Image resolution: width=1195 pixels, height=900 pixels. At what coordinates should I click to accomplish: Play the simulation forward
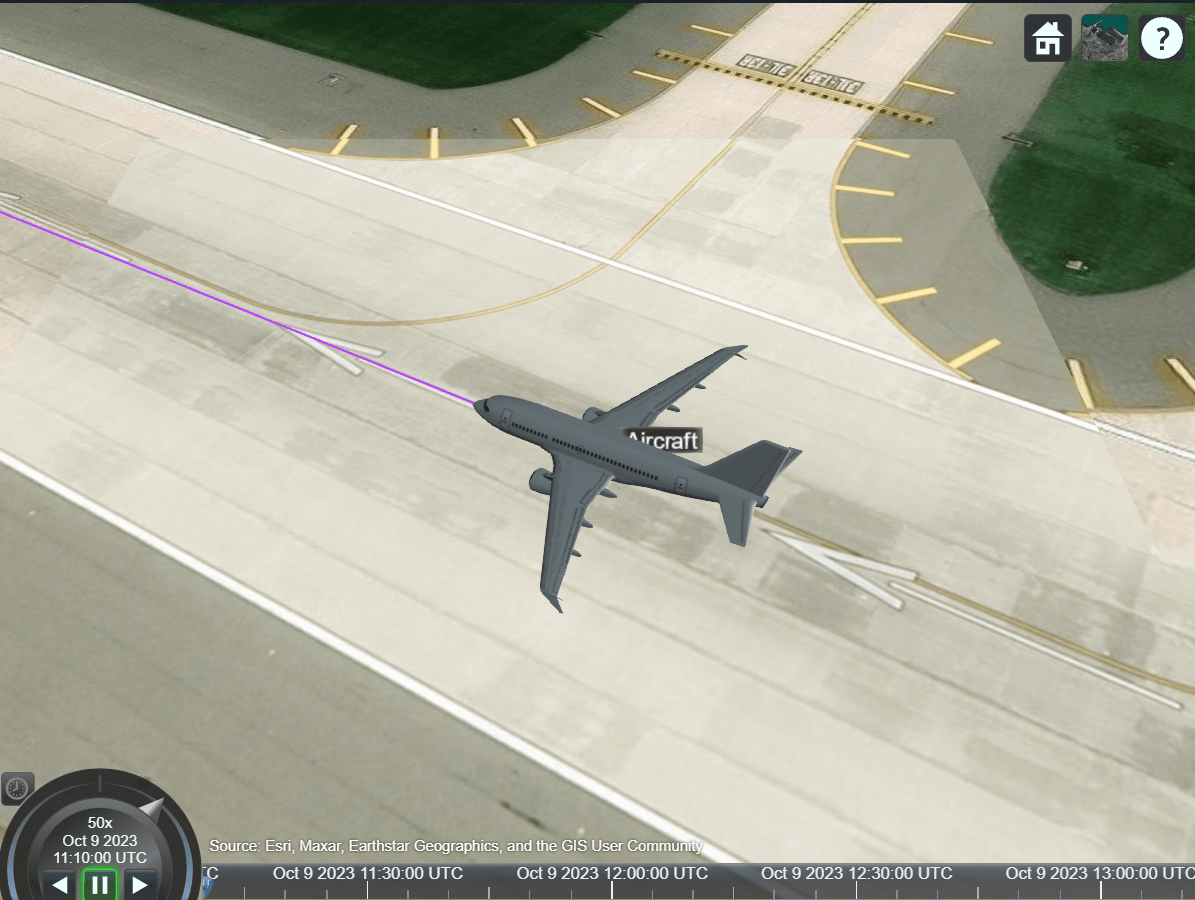(140, 884)
